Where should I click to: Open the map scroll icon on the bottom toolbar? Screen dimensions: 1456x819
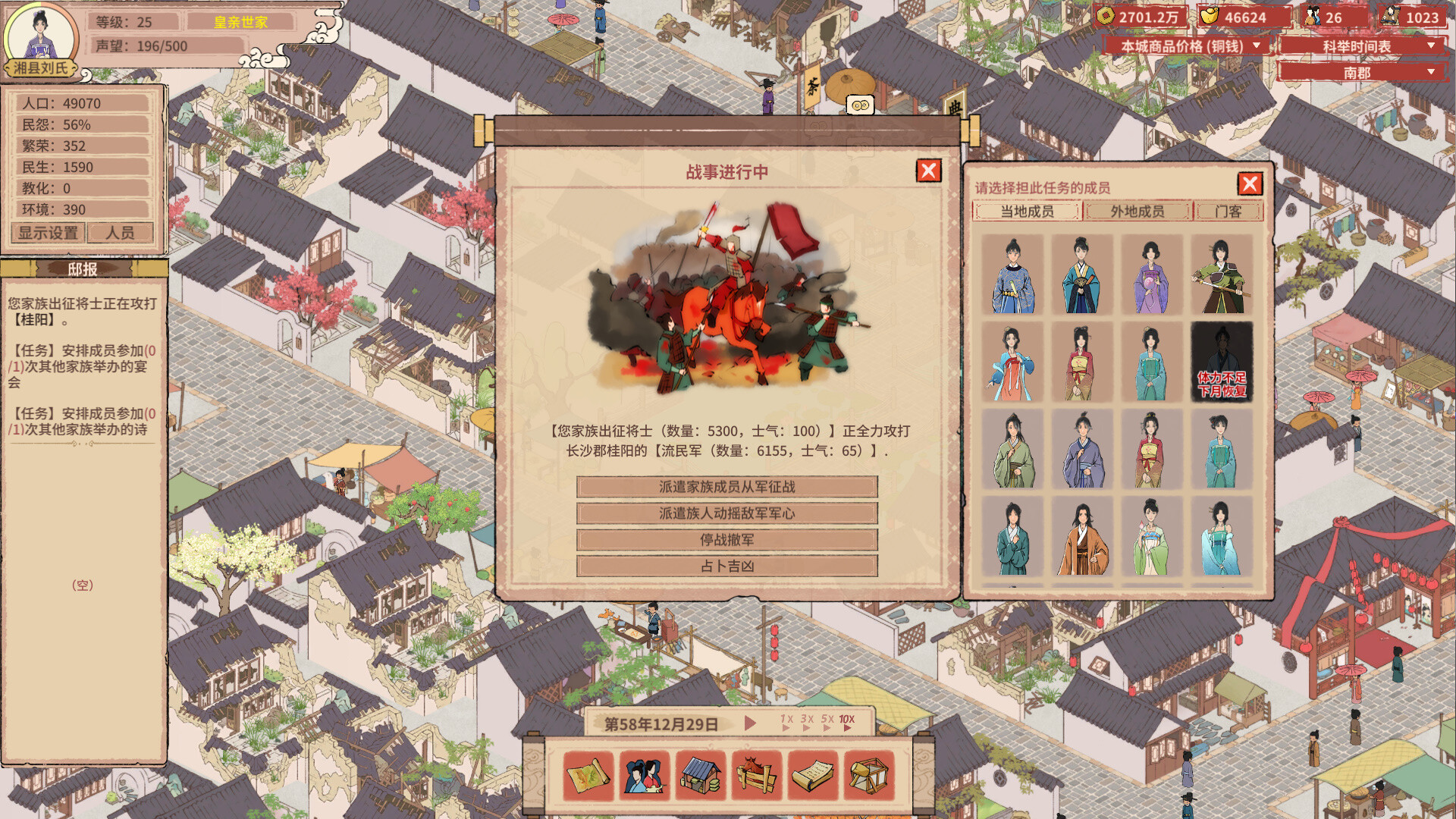click(588, 775)
